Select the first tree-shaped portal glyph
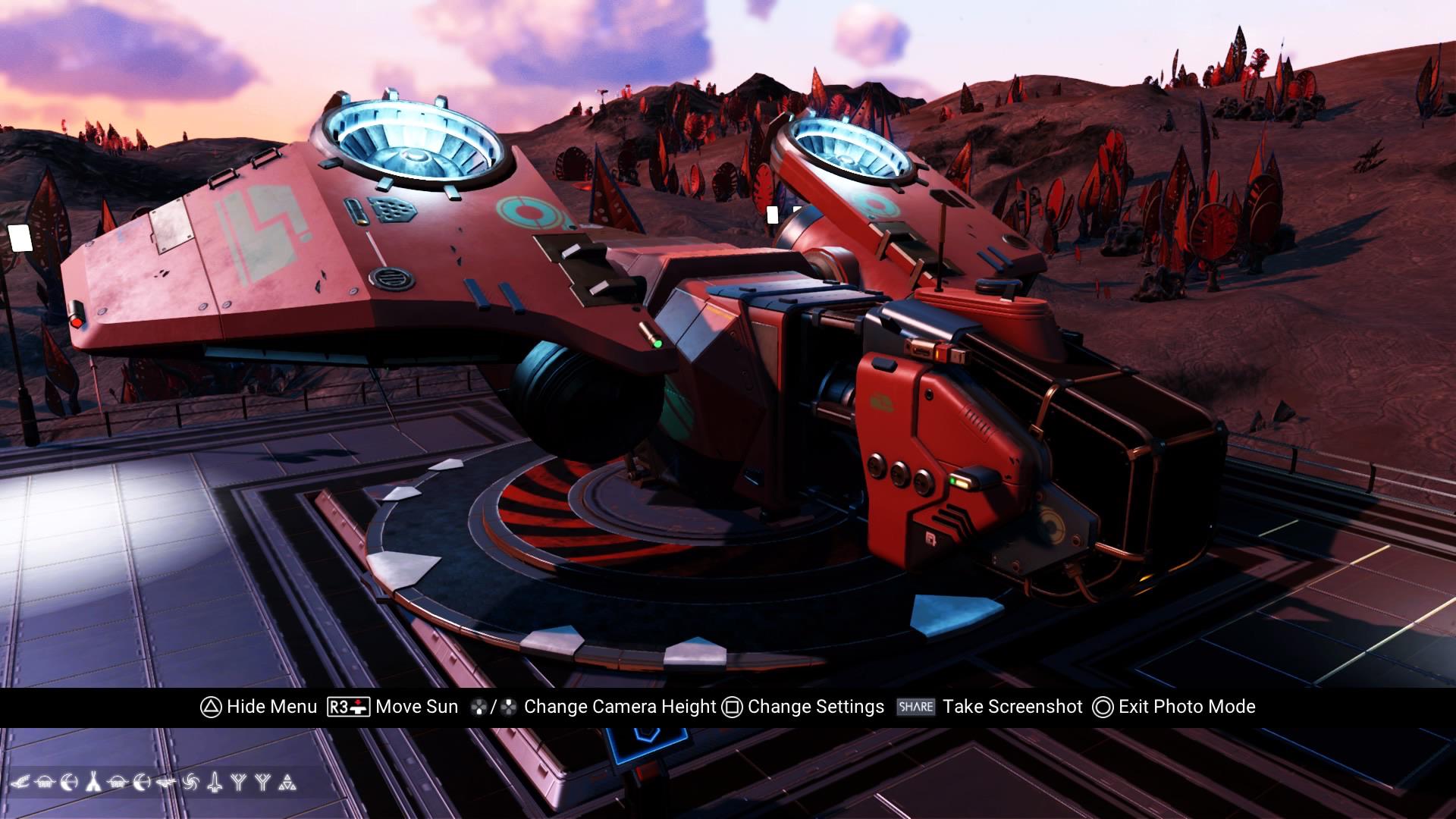This screenshot has height=819, width=1456. tap(239, 782)
